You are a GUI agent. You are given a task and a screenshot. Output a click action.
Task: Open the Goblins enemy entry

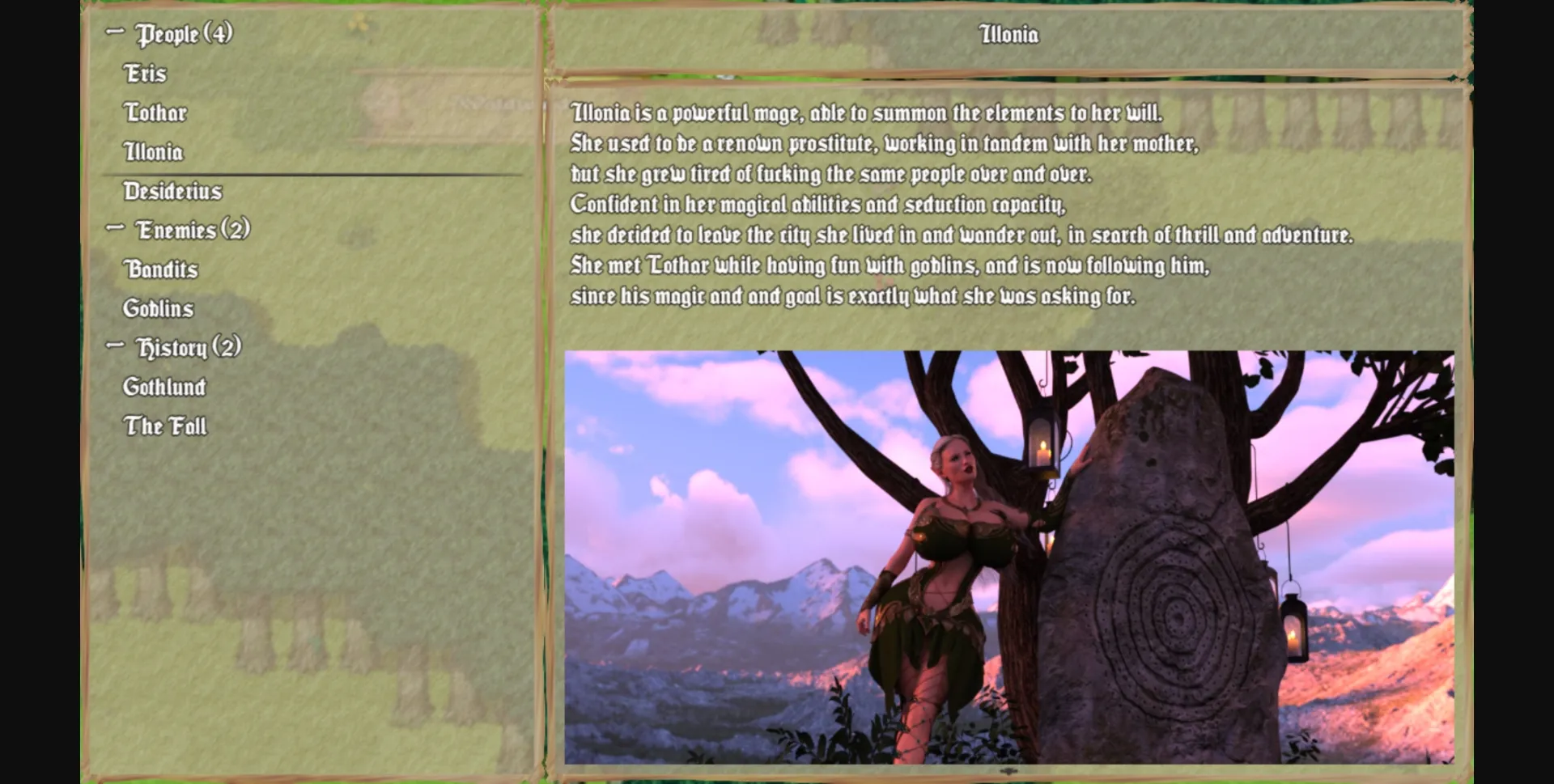159,309
